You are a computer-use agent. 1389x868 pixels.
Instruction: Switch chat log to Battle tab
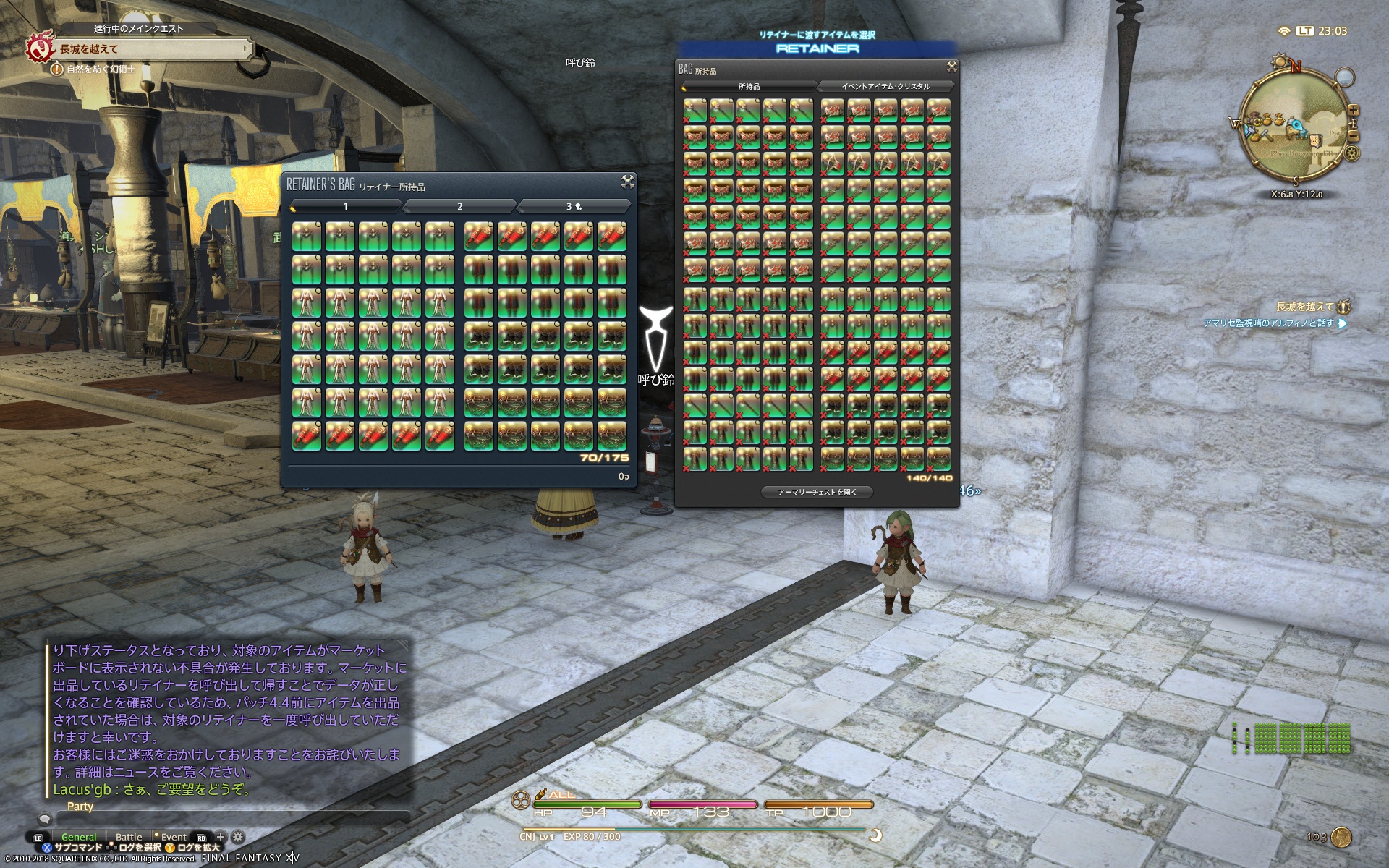(129, 837)
